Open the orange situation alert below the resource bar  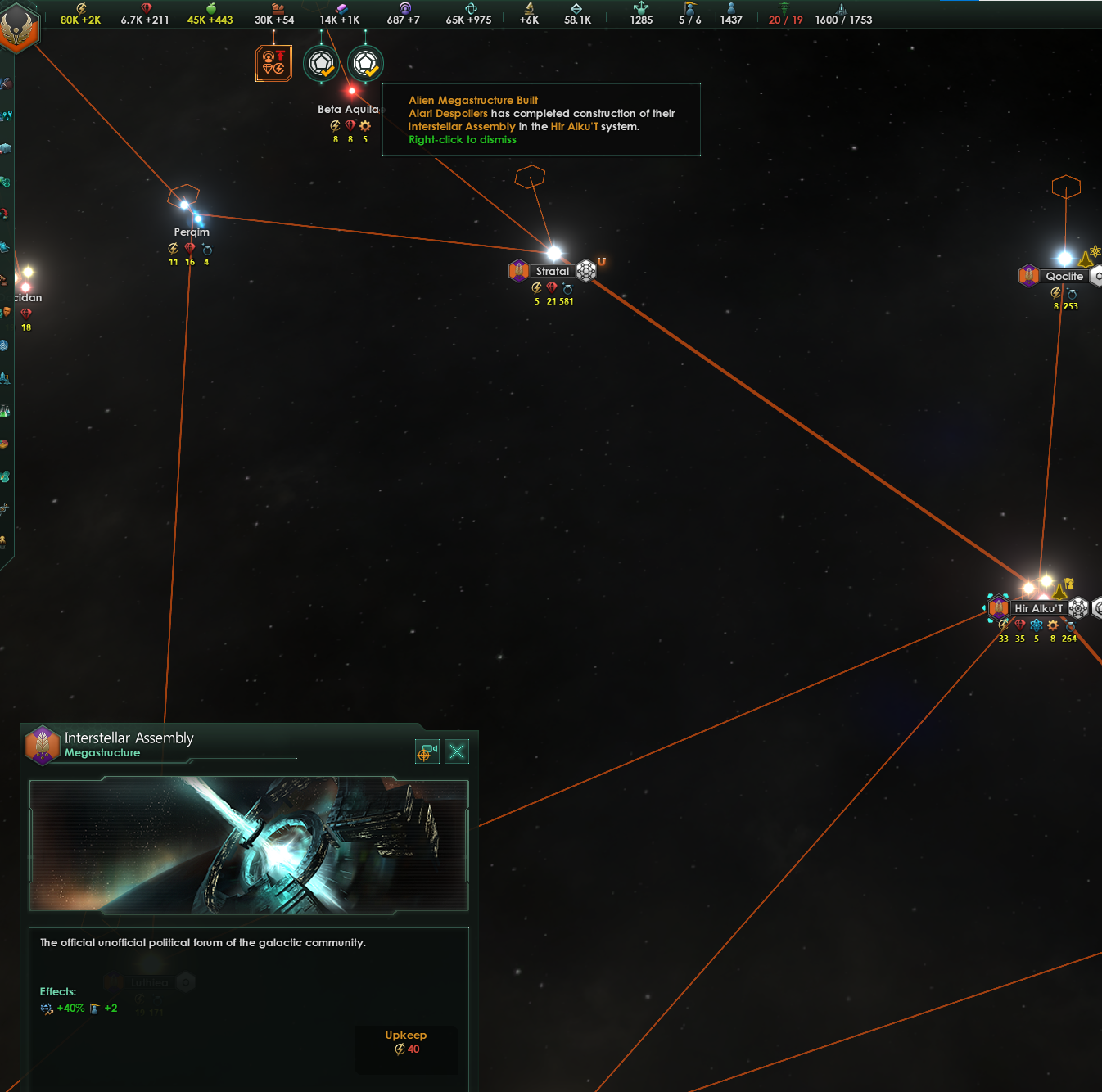(274, 62)
